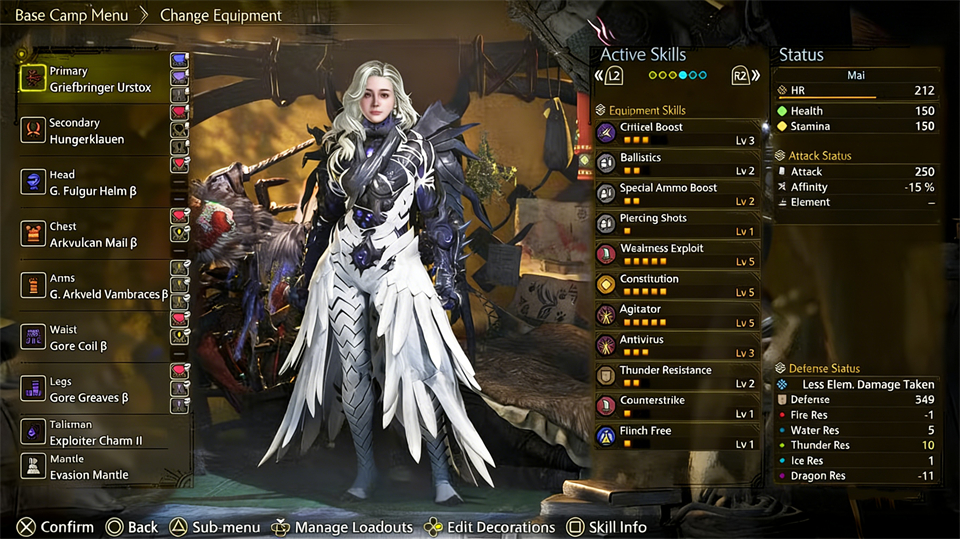Select the Legs slot Gore Greaves β
This screenshot has width=960, height=539.
pos(99,390)
